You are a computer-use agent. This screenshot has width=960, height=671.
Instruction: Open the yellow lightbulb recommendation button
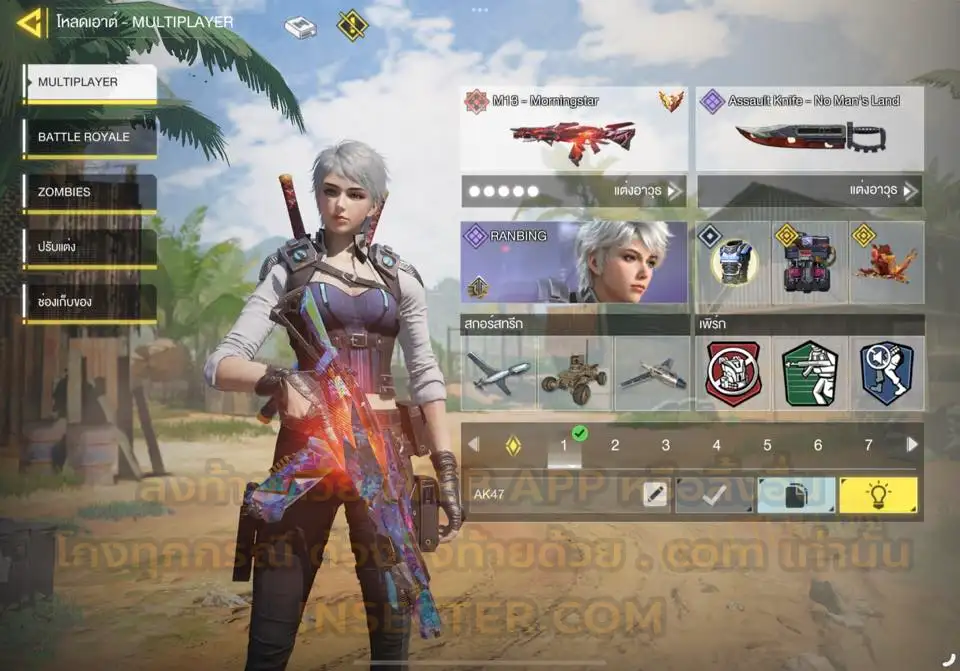click(x=878, y=495)
